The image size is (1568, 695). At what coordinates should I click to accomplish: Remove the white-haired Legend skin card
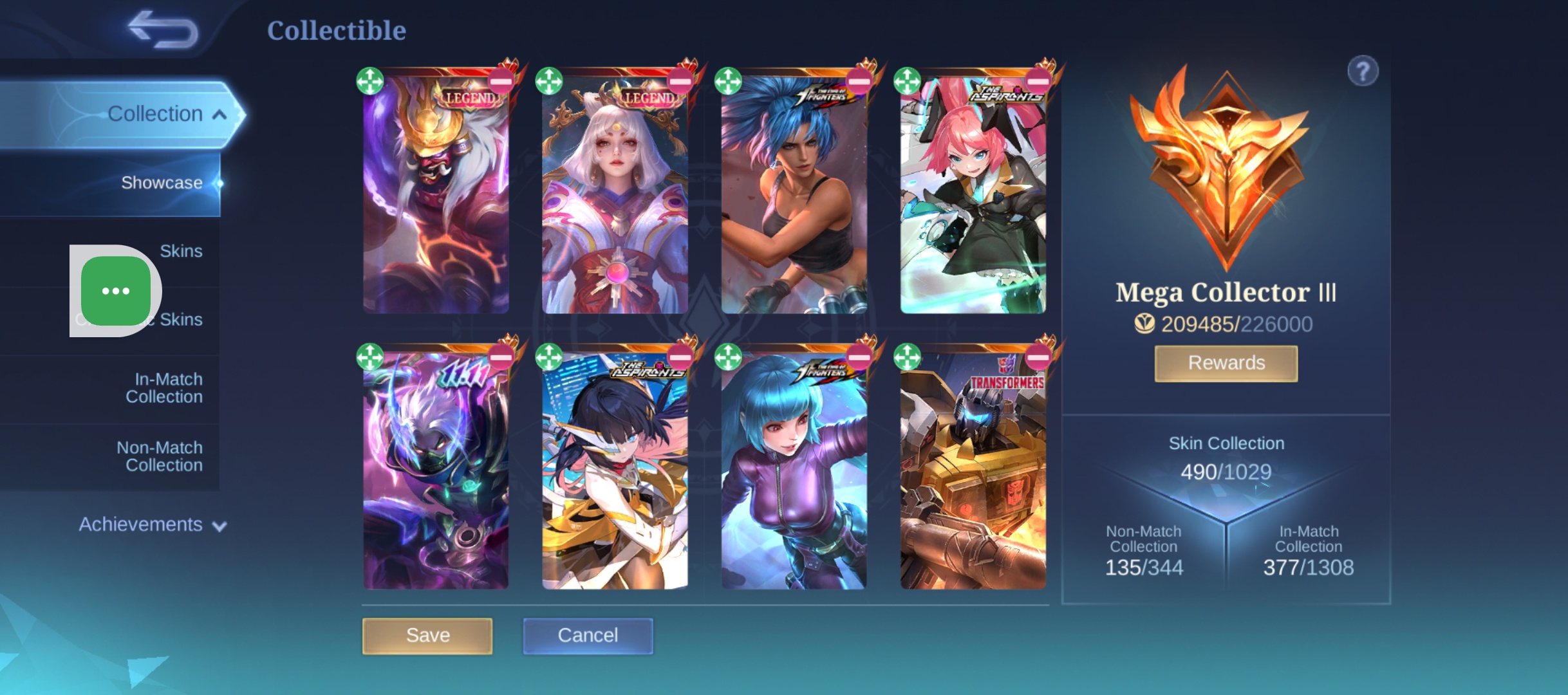[x=680, y=82]
